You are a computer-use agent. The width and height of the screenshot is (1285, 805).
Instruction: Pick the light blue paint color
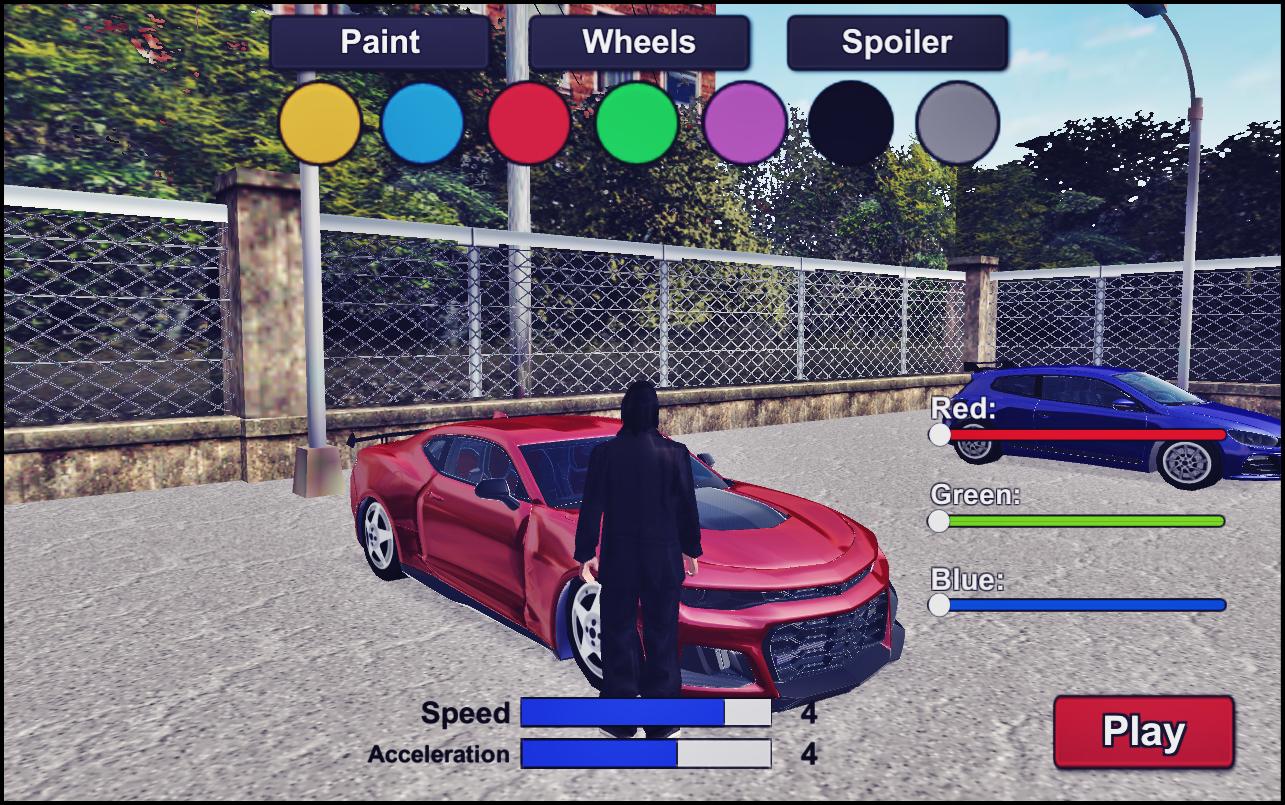[423, 123]
